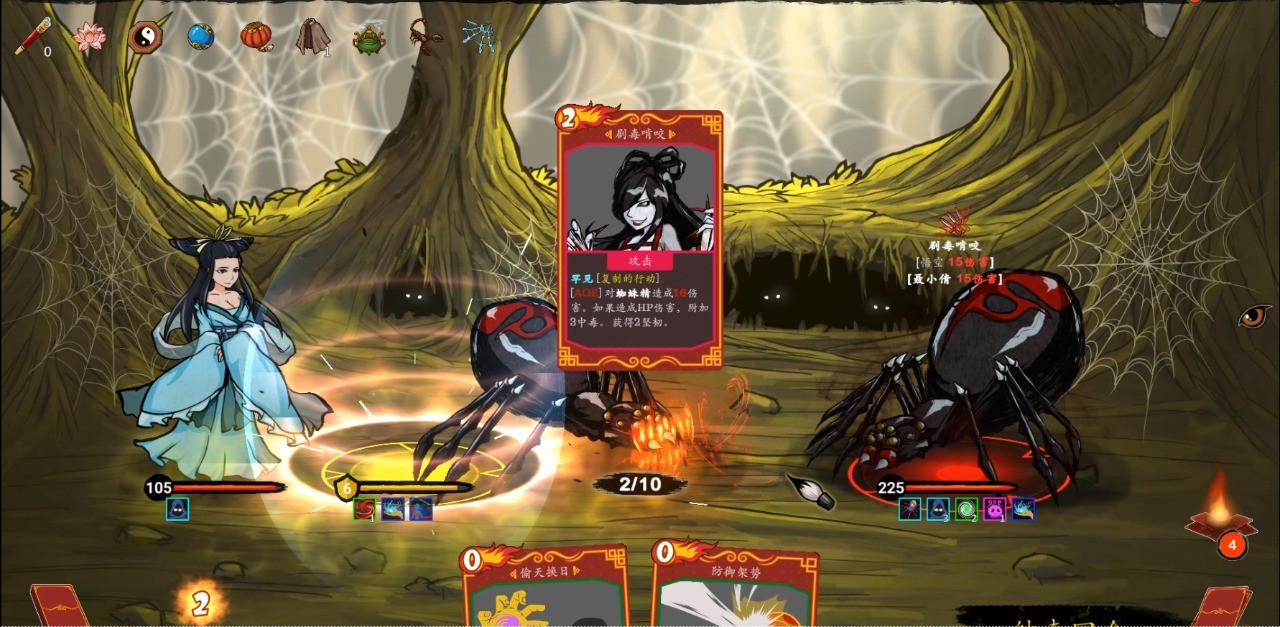View the blue orb relic
1280x627 pixels.
click(x=200, y=37)
